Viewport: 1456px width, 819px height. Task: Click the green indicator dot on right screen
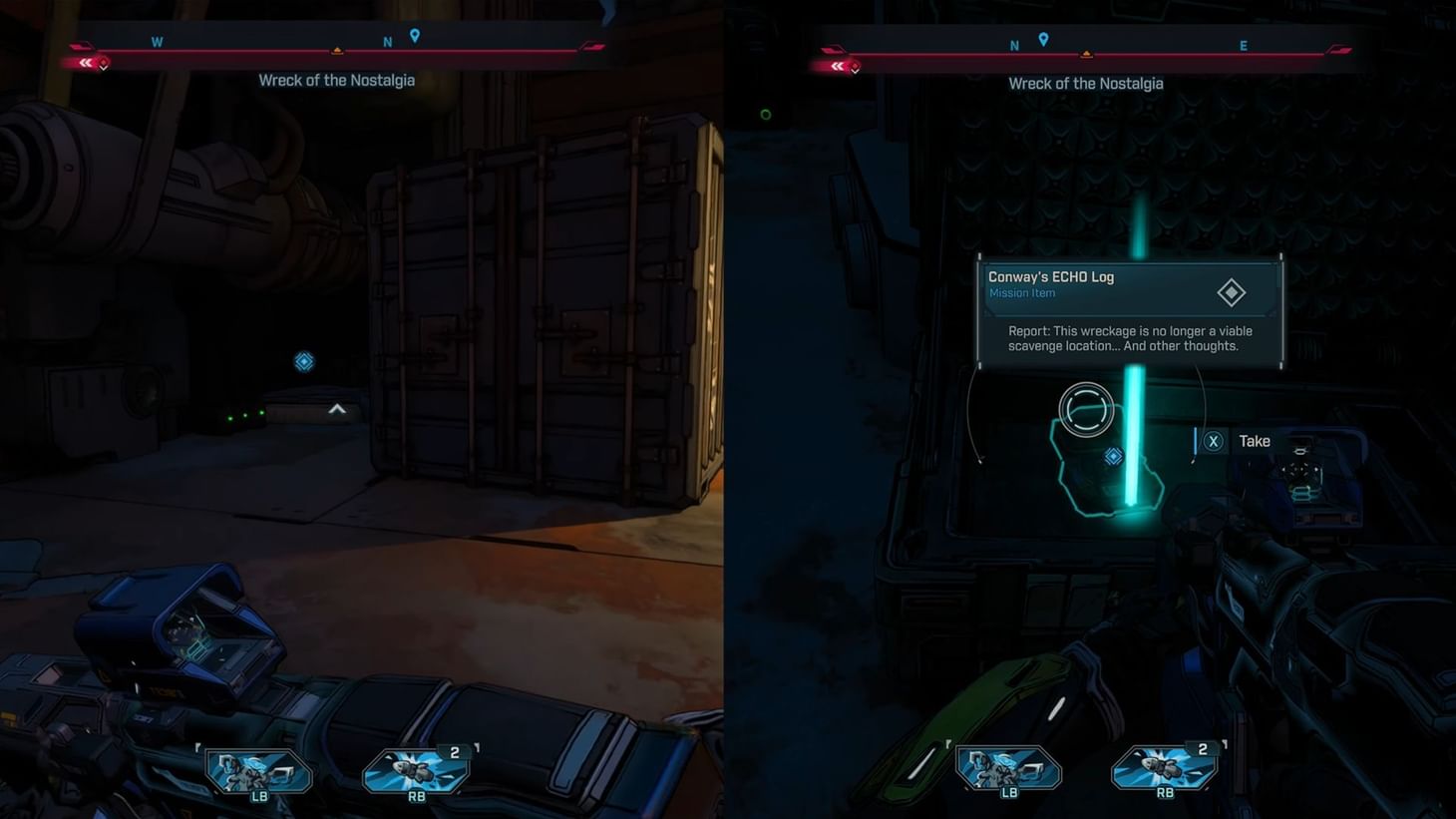[765, 114]
